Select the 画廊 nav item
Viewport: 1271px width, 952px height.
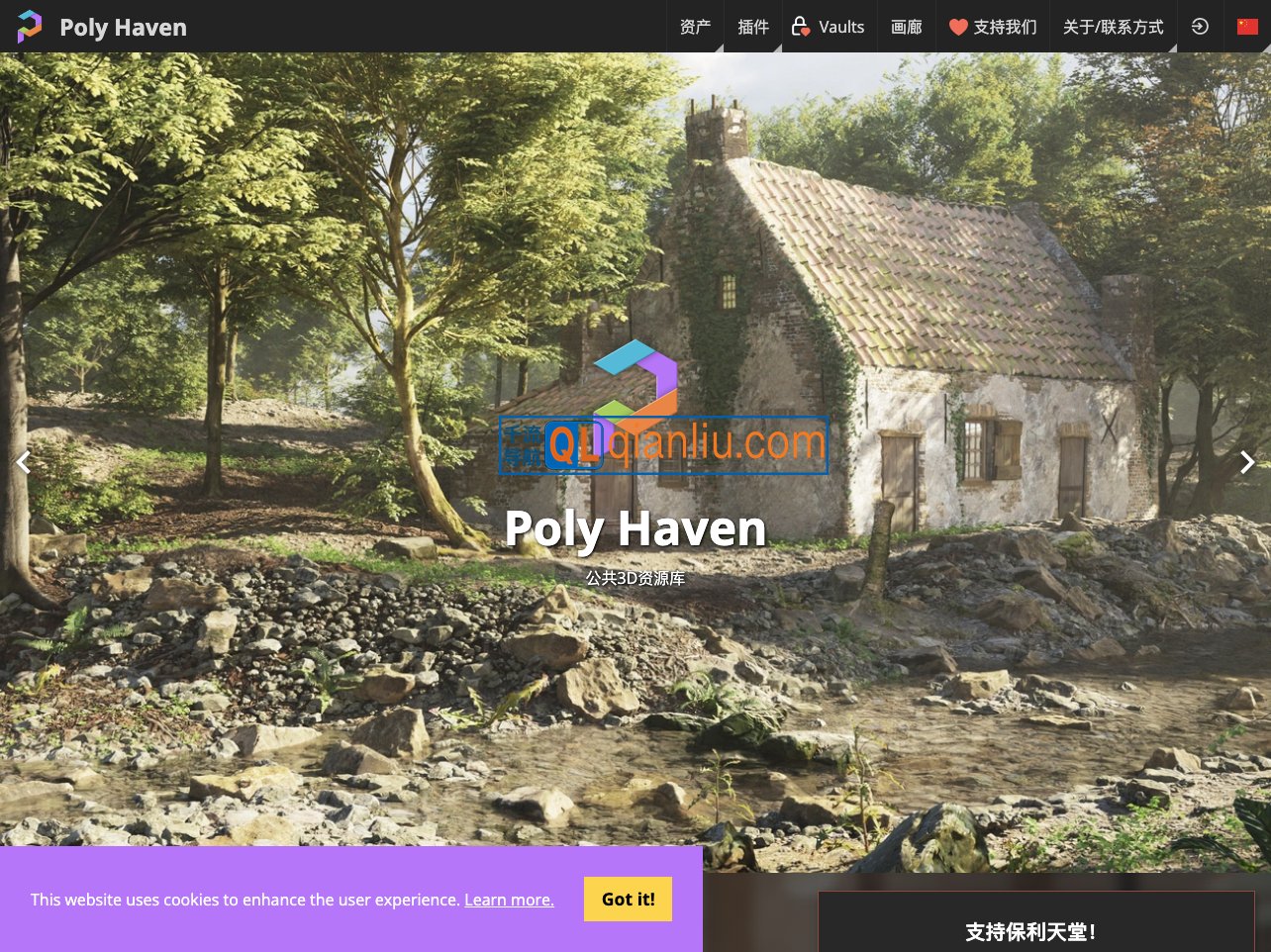click(907, 27)
